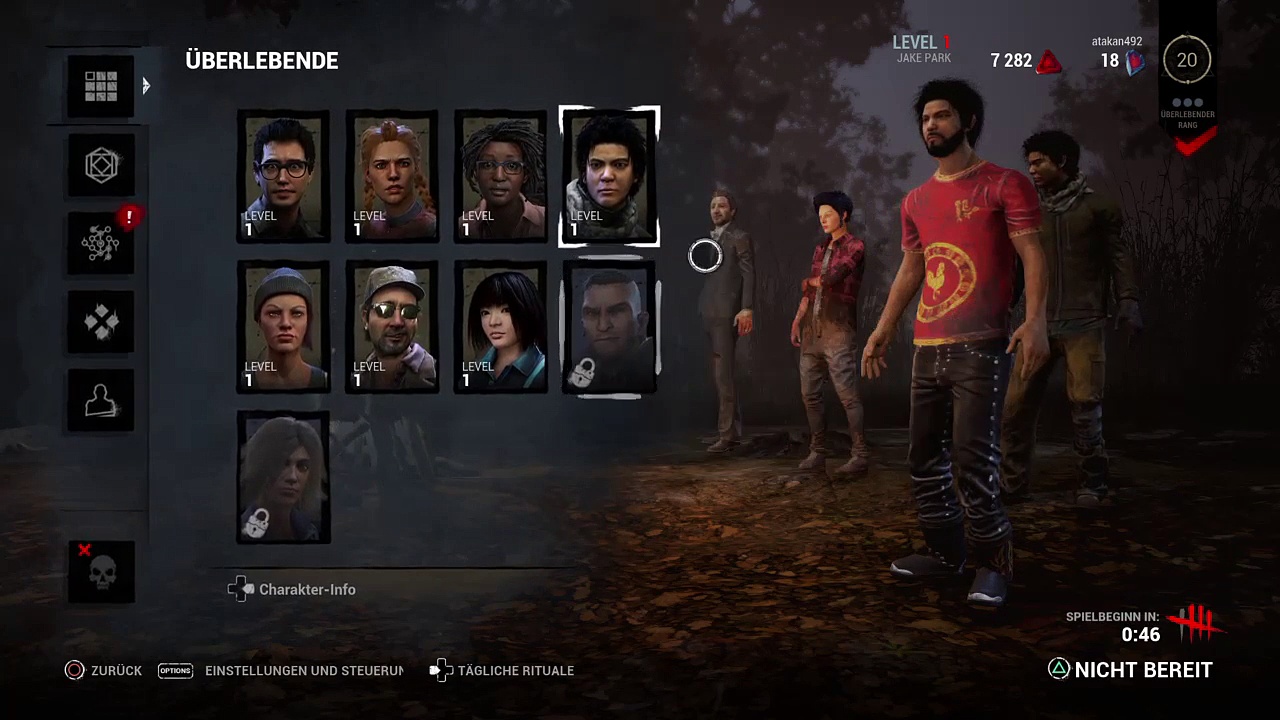Toggle the Nicht Bereit ready button

[x=1130, y=670]
